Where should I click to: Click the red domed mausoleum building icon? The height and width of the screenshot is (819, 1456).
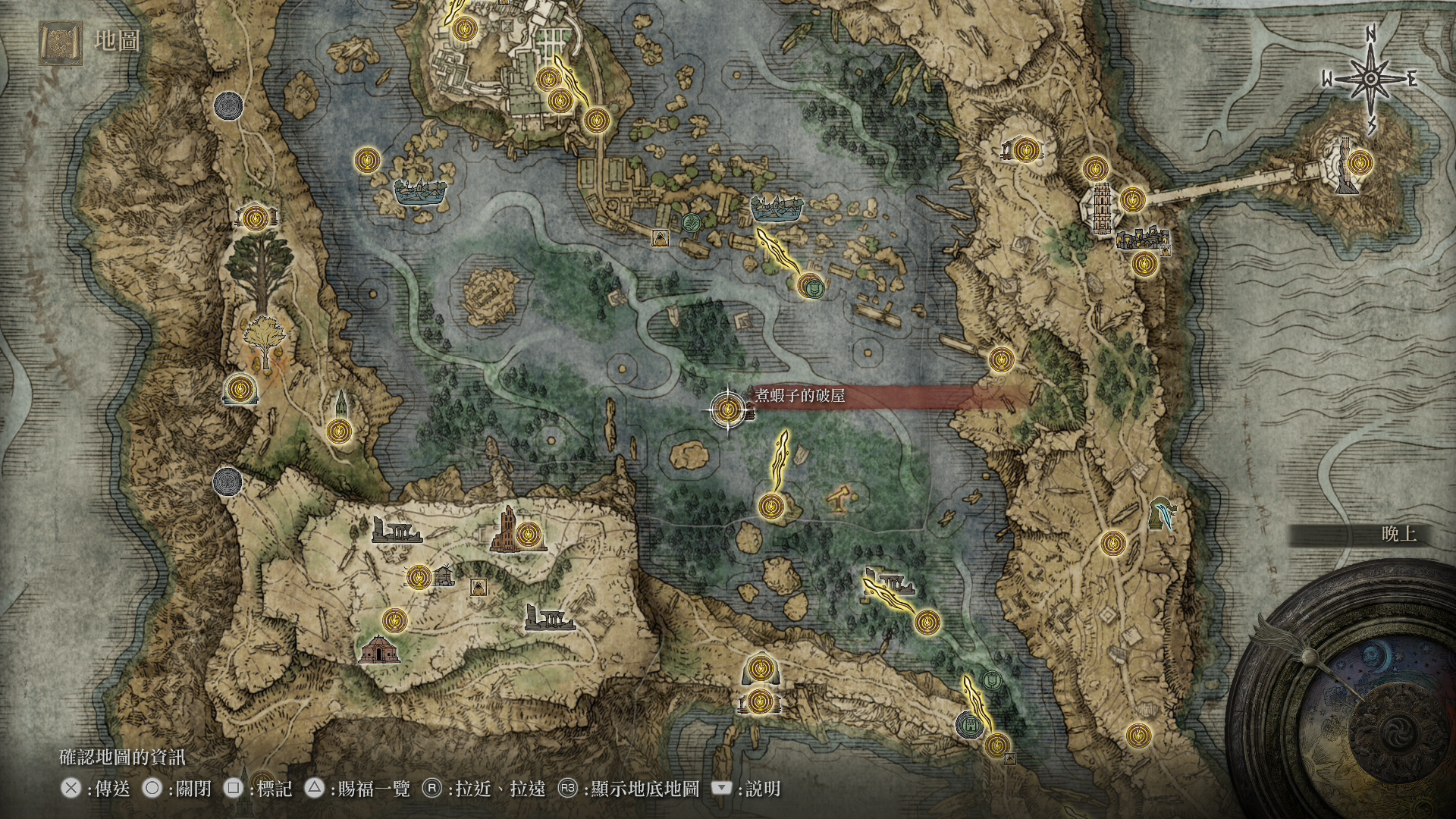pyautogui.click(x=379, y=649)
